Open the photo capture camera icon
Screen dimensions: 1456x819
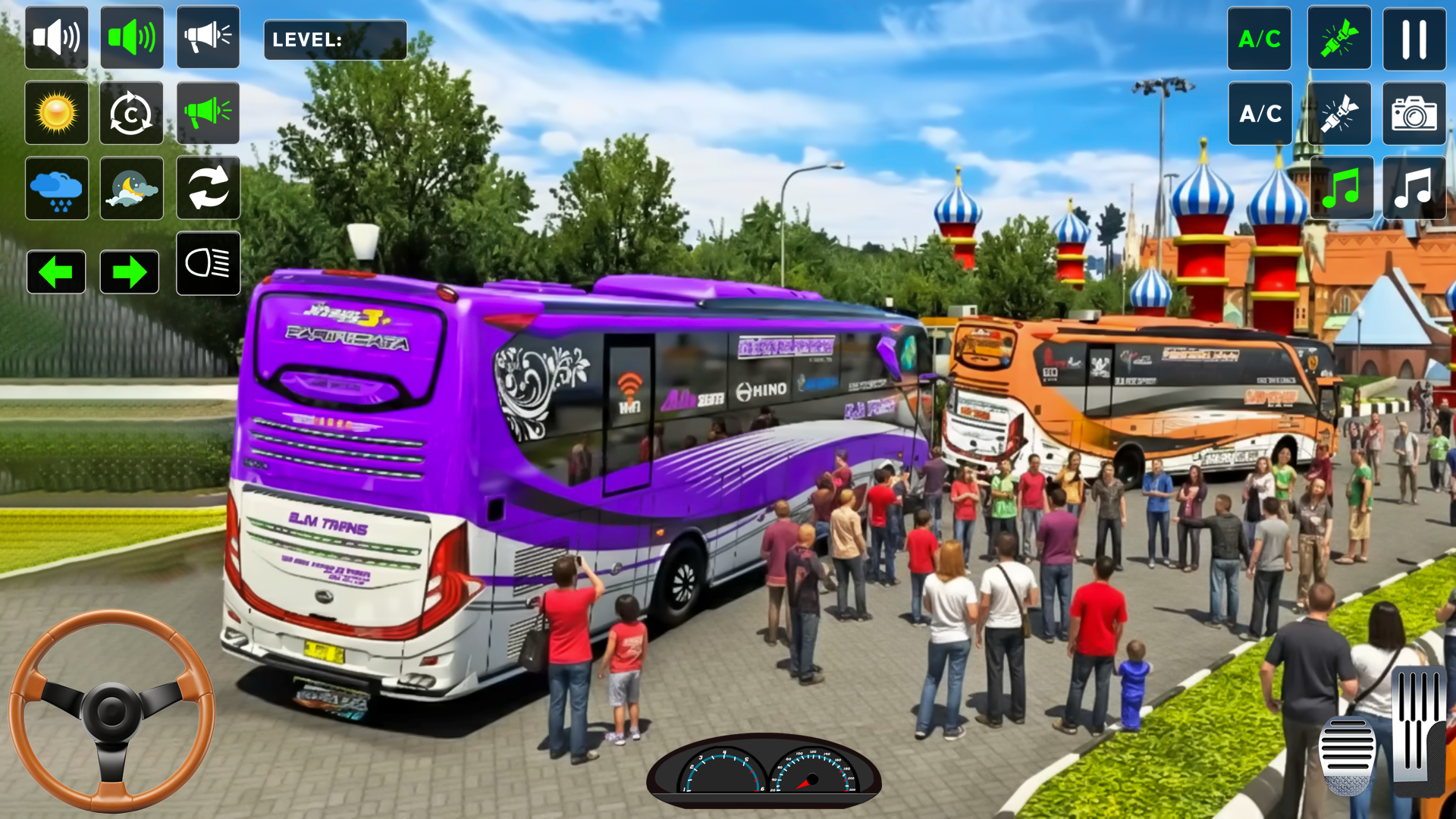1414,114
